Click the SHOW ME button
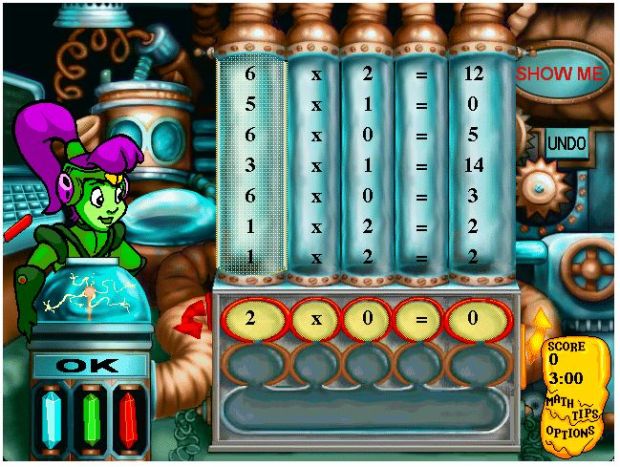This screenshot has width=620, height=467. pos(558,74)
